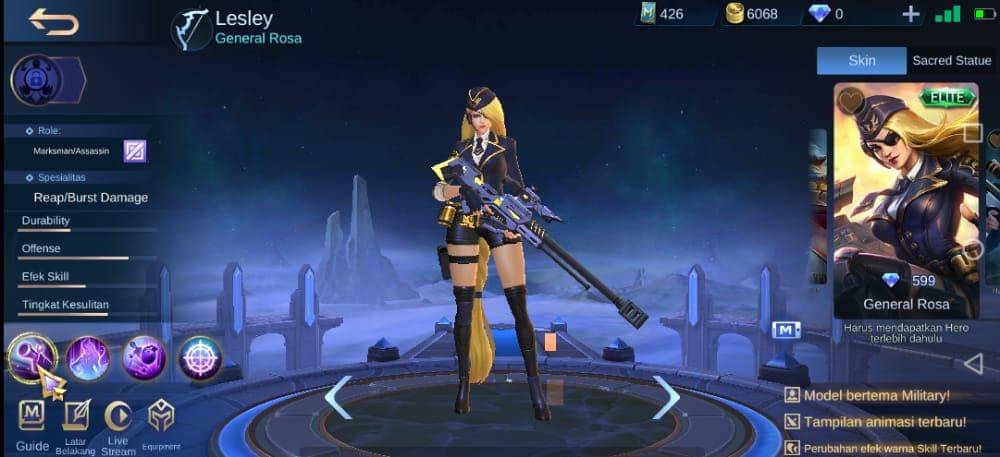Select the first skill icon
This screenshot has height=457, width=1000.
pos(33,358)
